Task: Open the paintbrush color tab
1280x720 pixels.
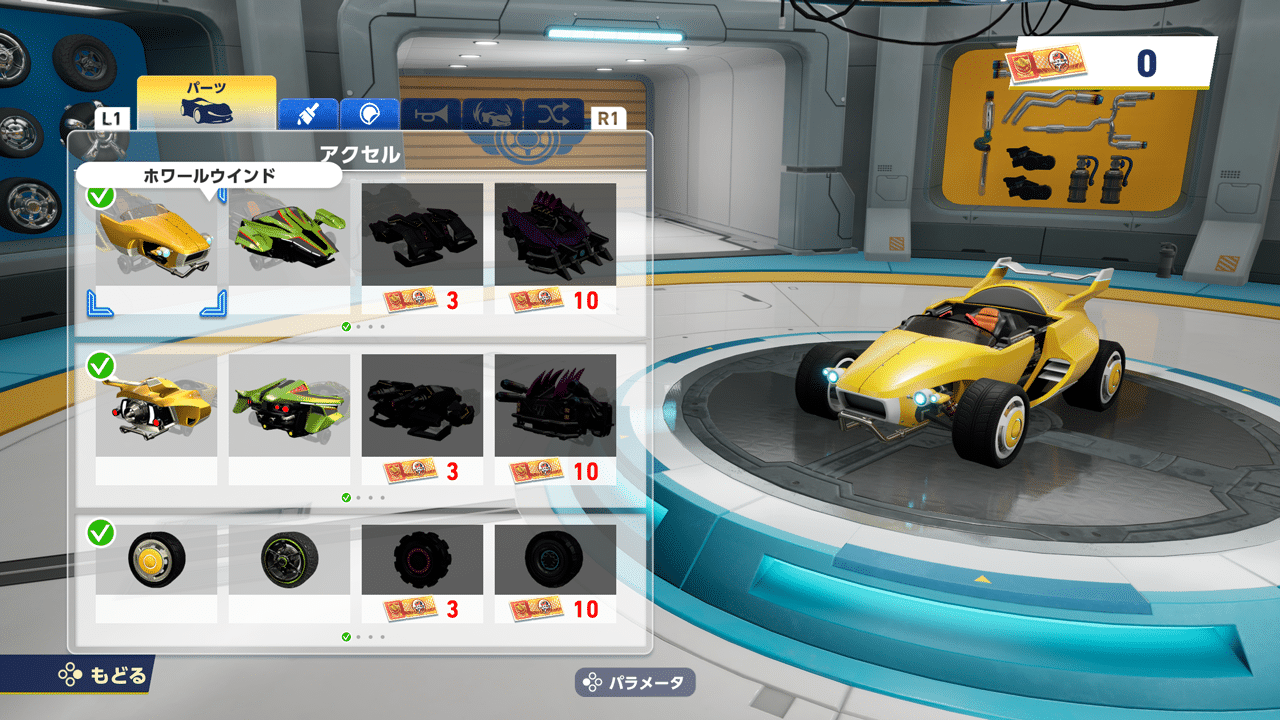Action: 308,114
